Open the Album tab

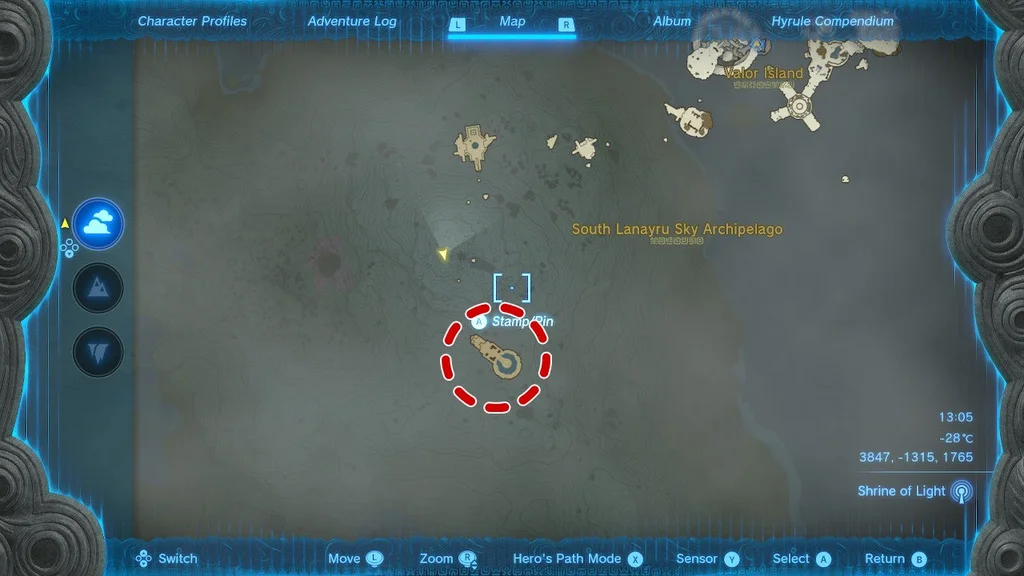[672, 21]
